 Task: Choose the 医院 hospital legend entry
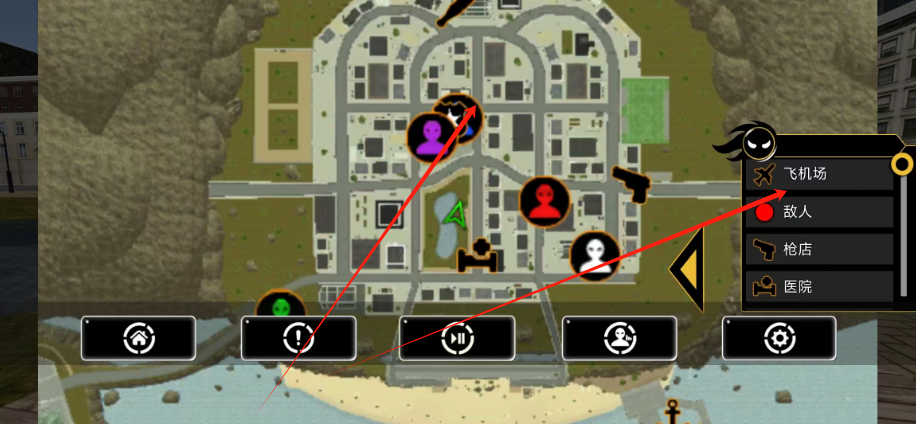pos(819,287)
